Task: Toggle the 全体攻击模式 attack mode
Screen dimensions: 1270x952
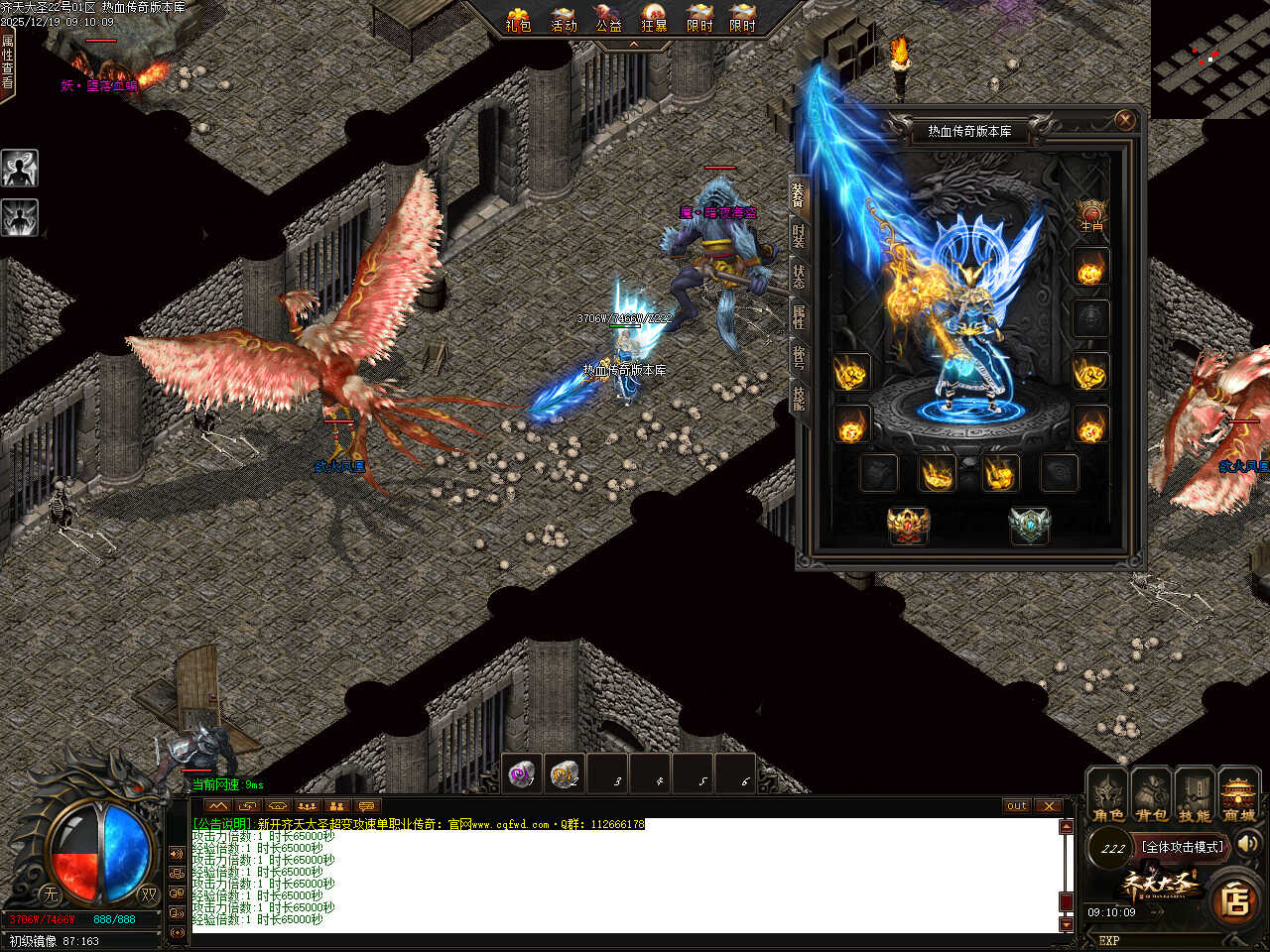Action: [1182, 847]
